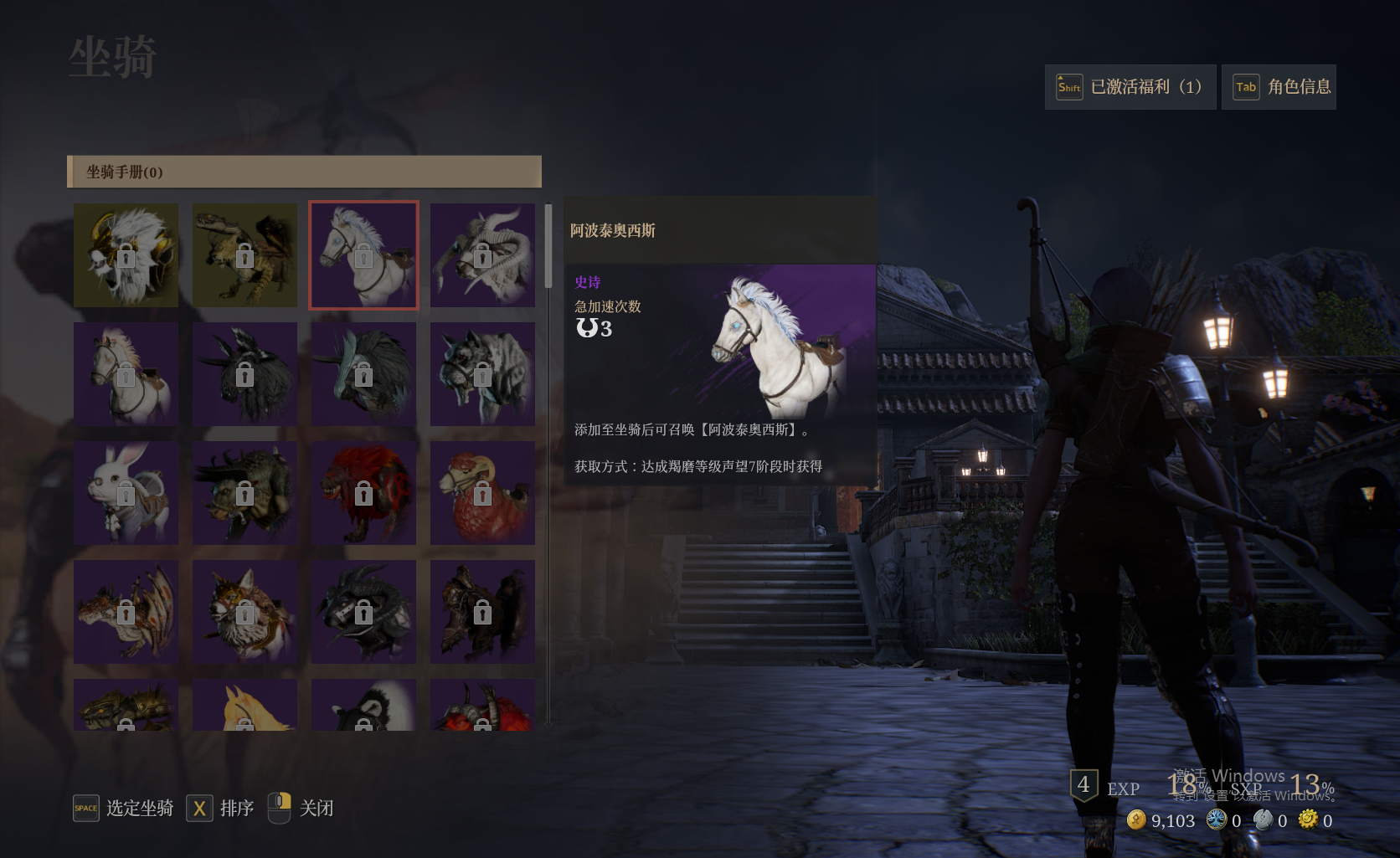The width and height of the screenshot is (1400, 858).
Task: Close the mount menu with 关闭
Action: (x=301, y=808)
